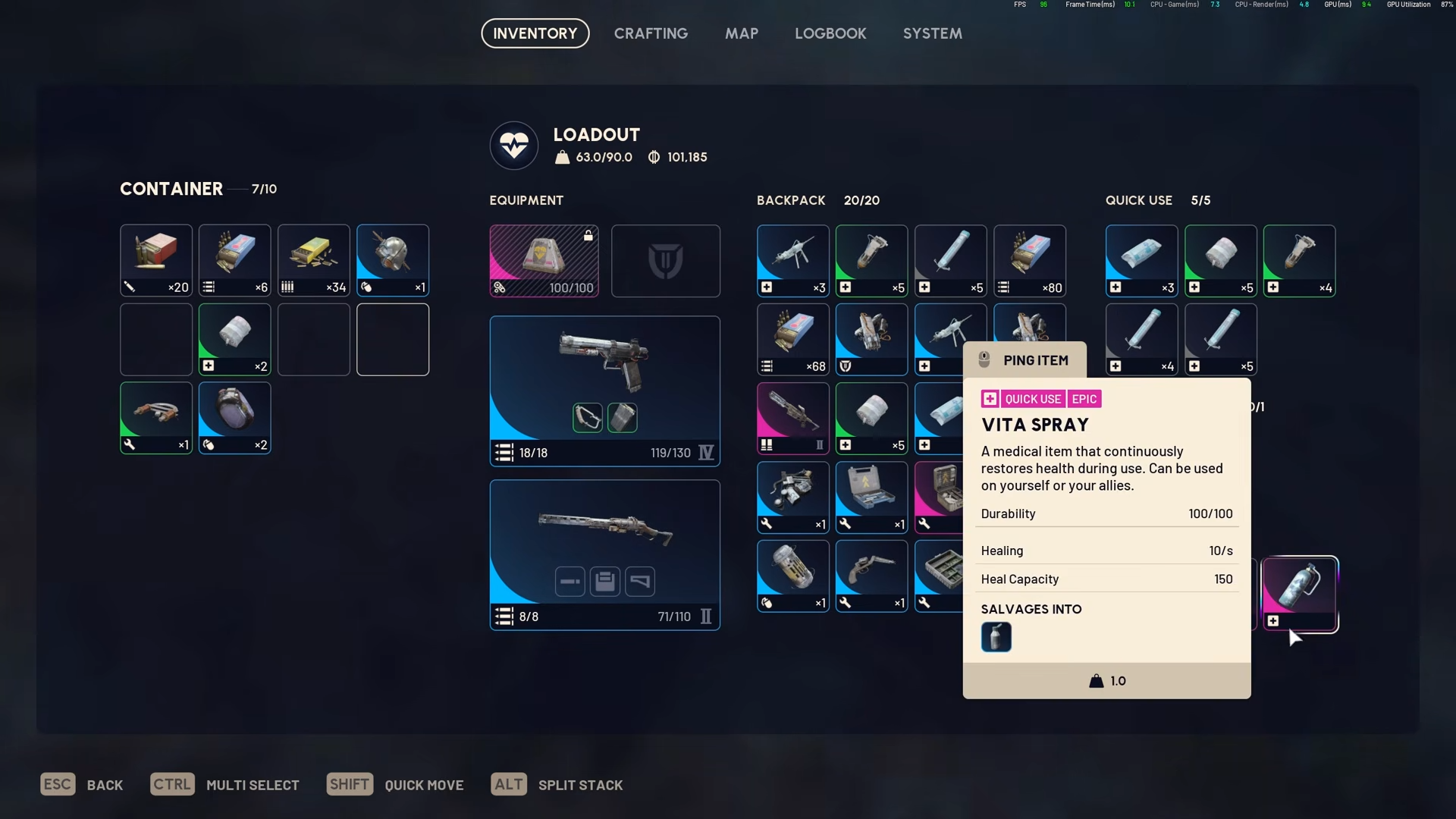Choose the revolver item in backpack
Image resolution: width=1456 pixels, height=819 pixels.
pos(871,576)
